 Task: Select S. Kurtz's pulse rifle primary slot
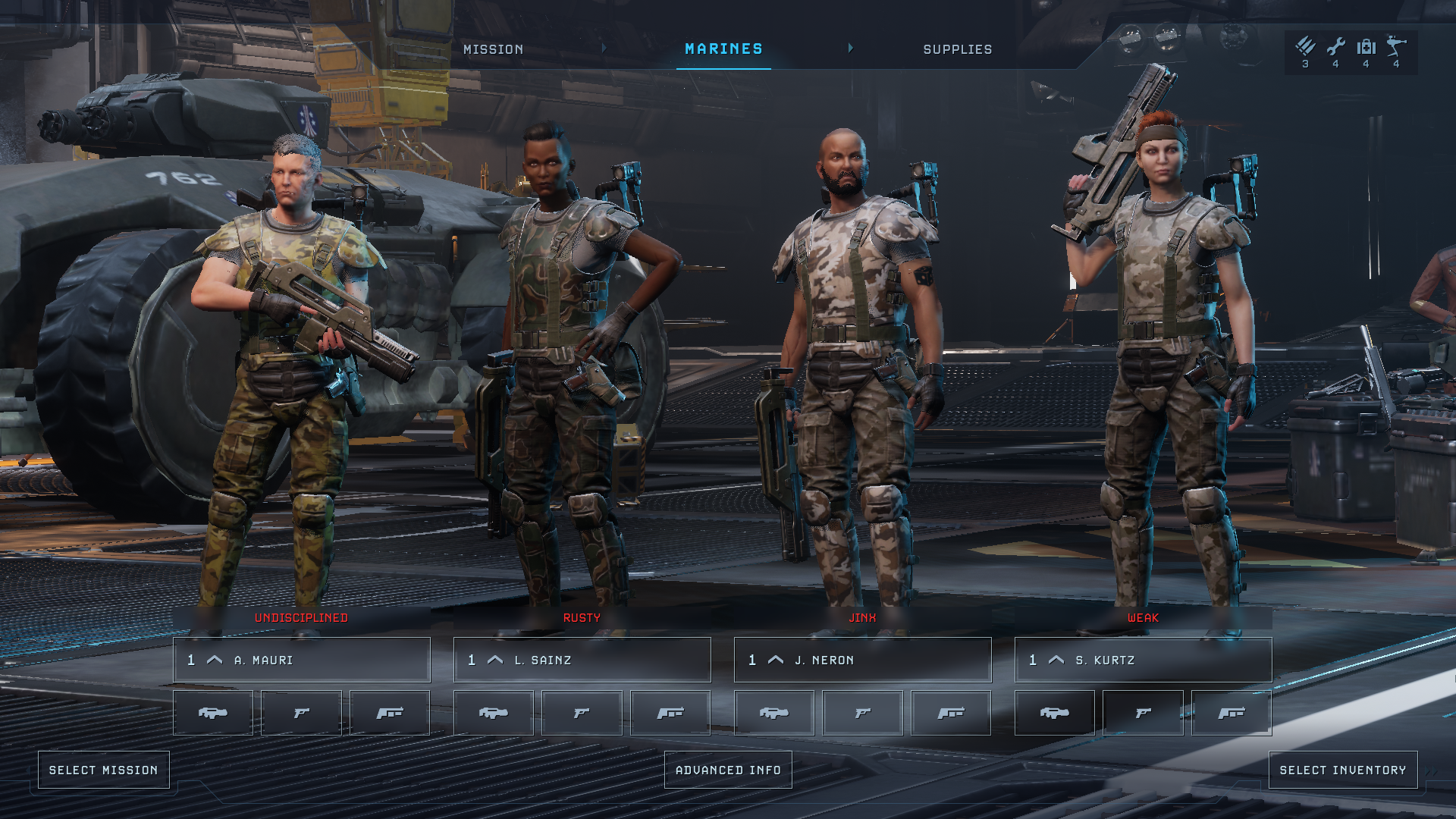coord(1055,713)
